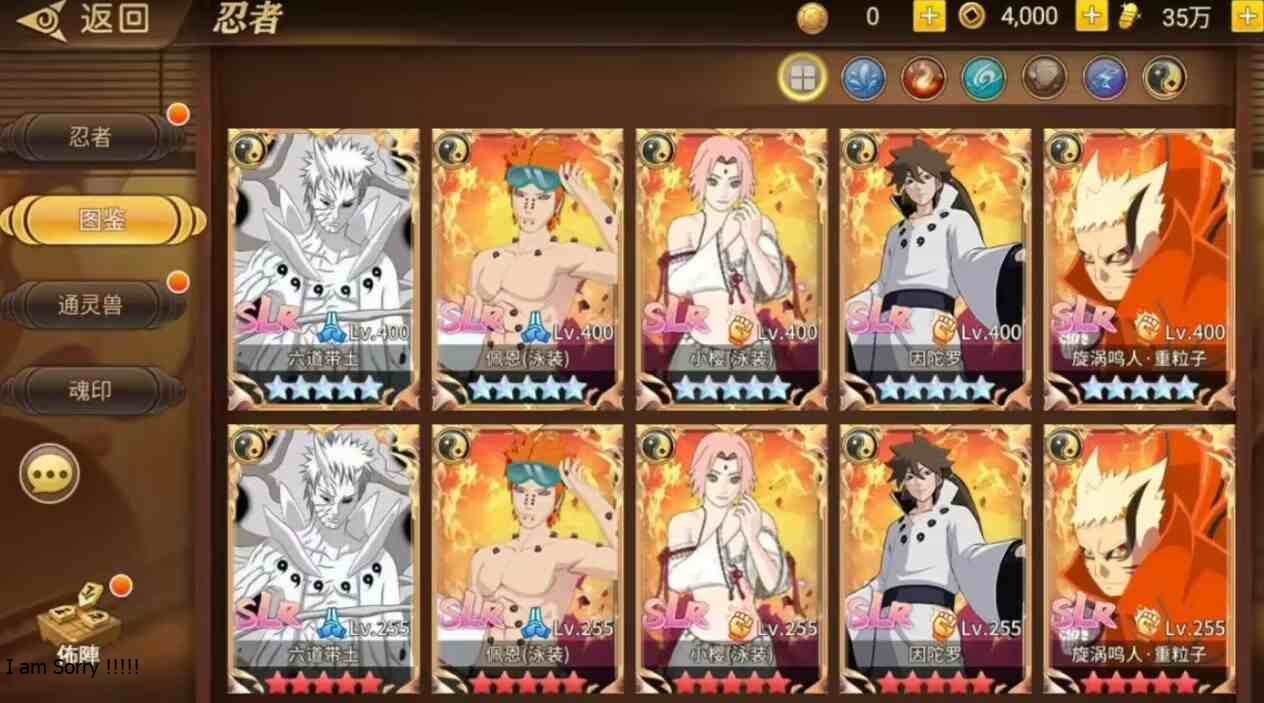
Task: Filter ninjas by wind element
Action: [984, 78]
